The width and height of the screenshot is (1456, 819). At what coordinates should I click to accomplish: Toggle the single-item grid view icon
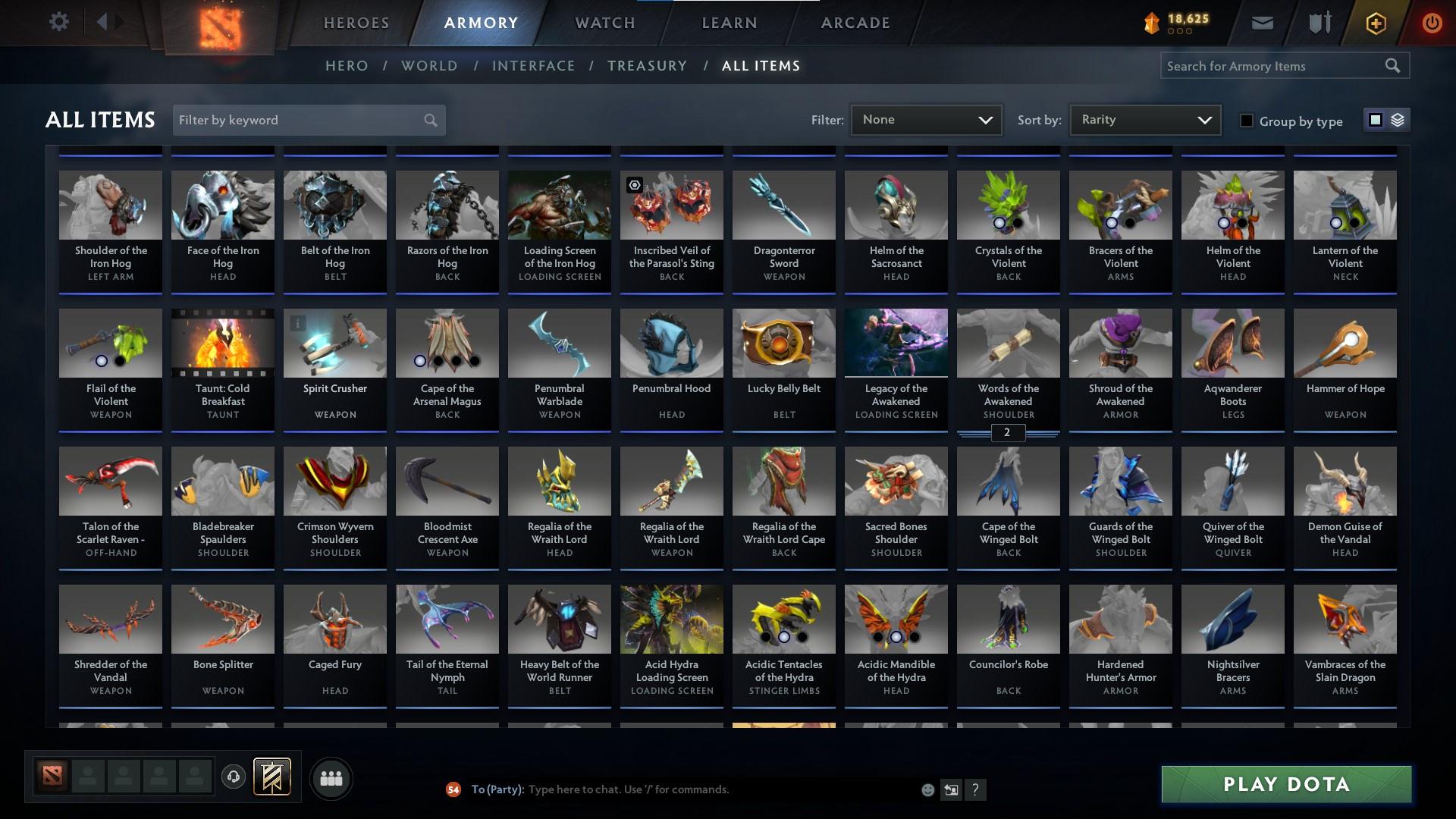tap(1376, 119)
